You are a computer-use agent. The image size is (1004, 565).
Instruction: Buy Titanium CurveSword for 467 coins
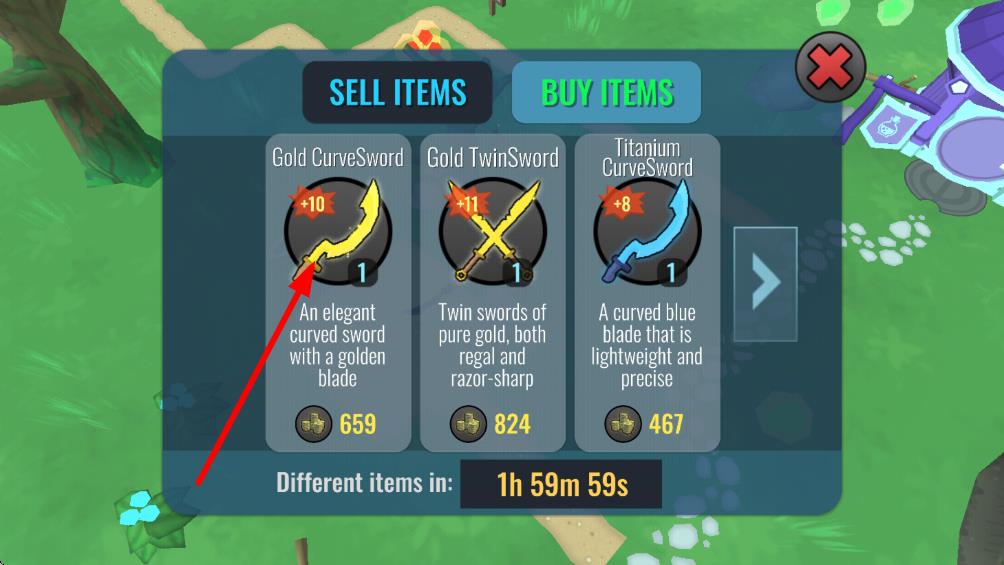tap(647, 423)
